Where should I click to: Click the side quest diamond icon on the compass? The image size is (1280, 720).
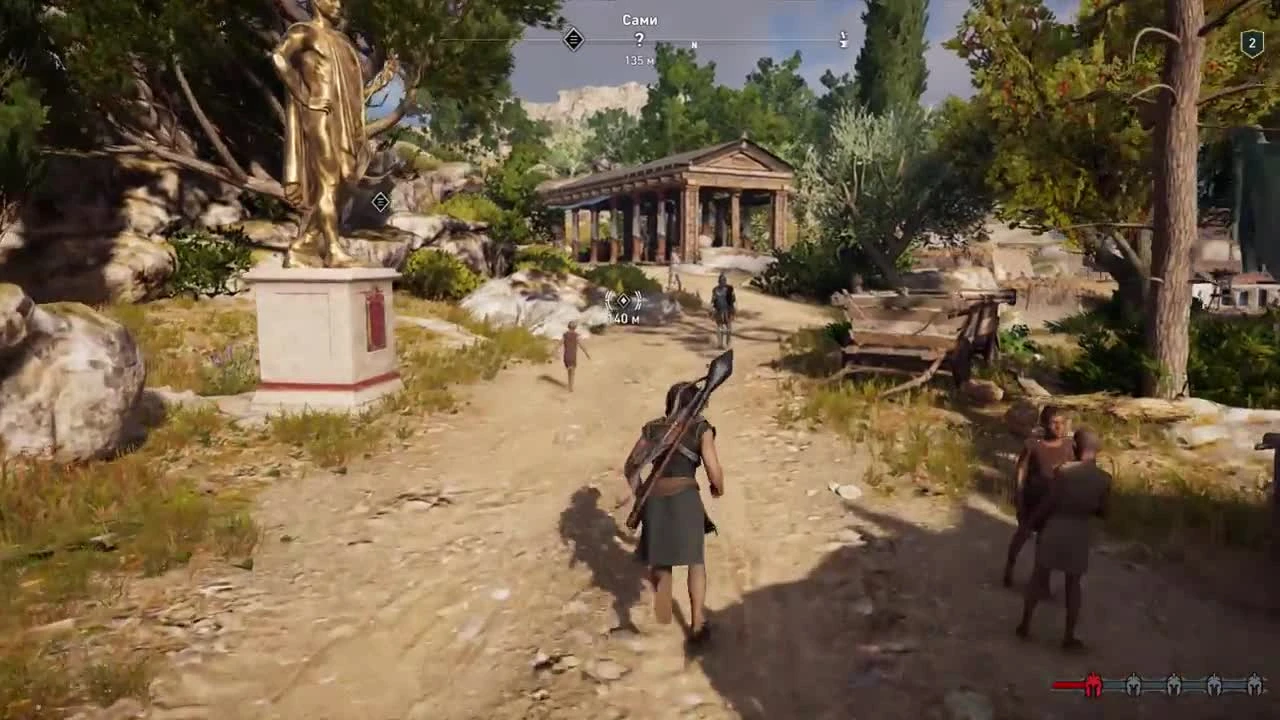tap(575, 39)
